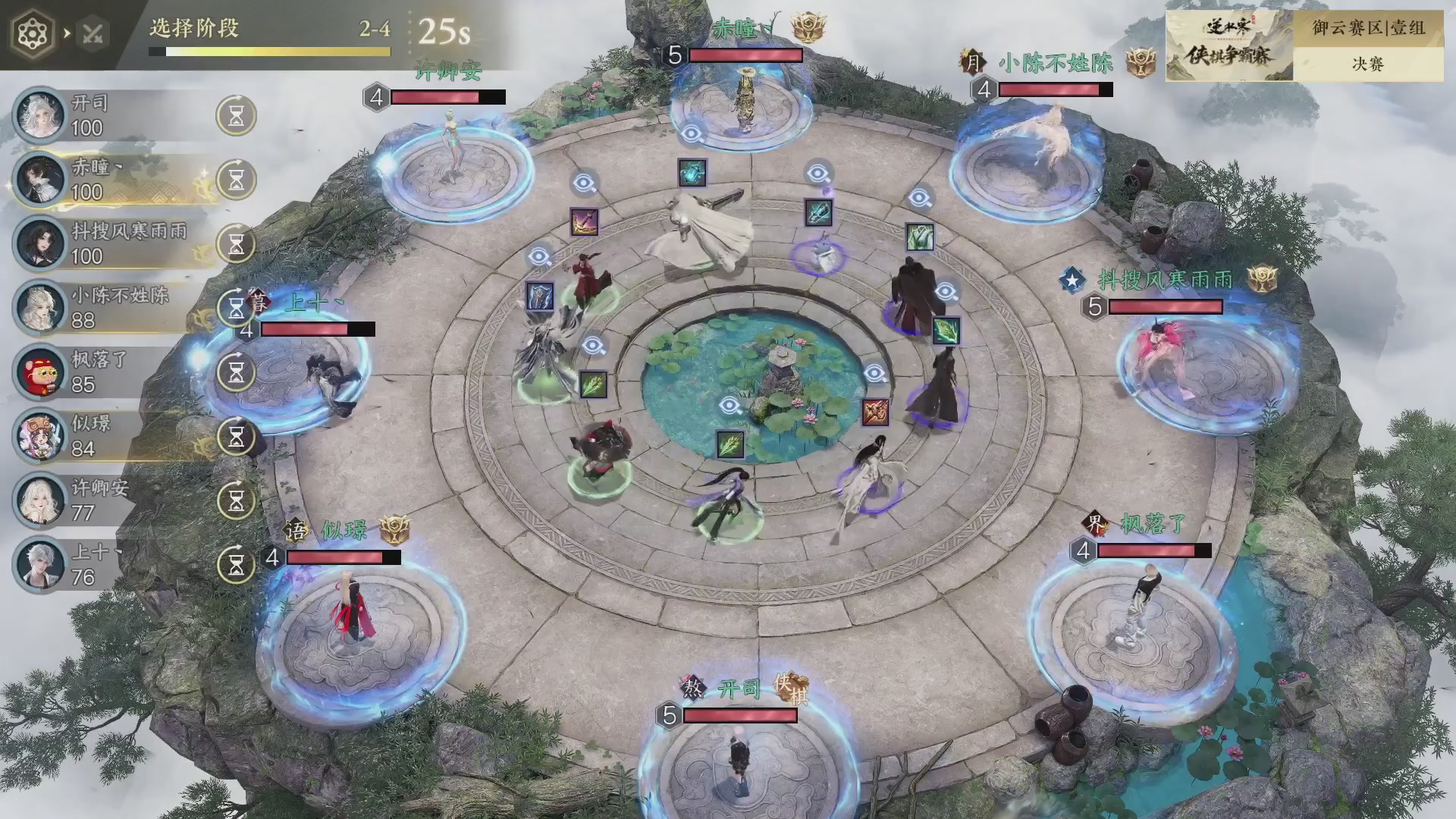The width and height of the screenshot is (1456, 819).
Task: Expand the arrow beside the settings hexagon
Action: 69,33
